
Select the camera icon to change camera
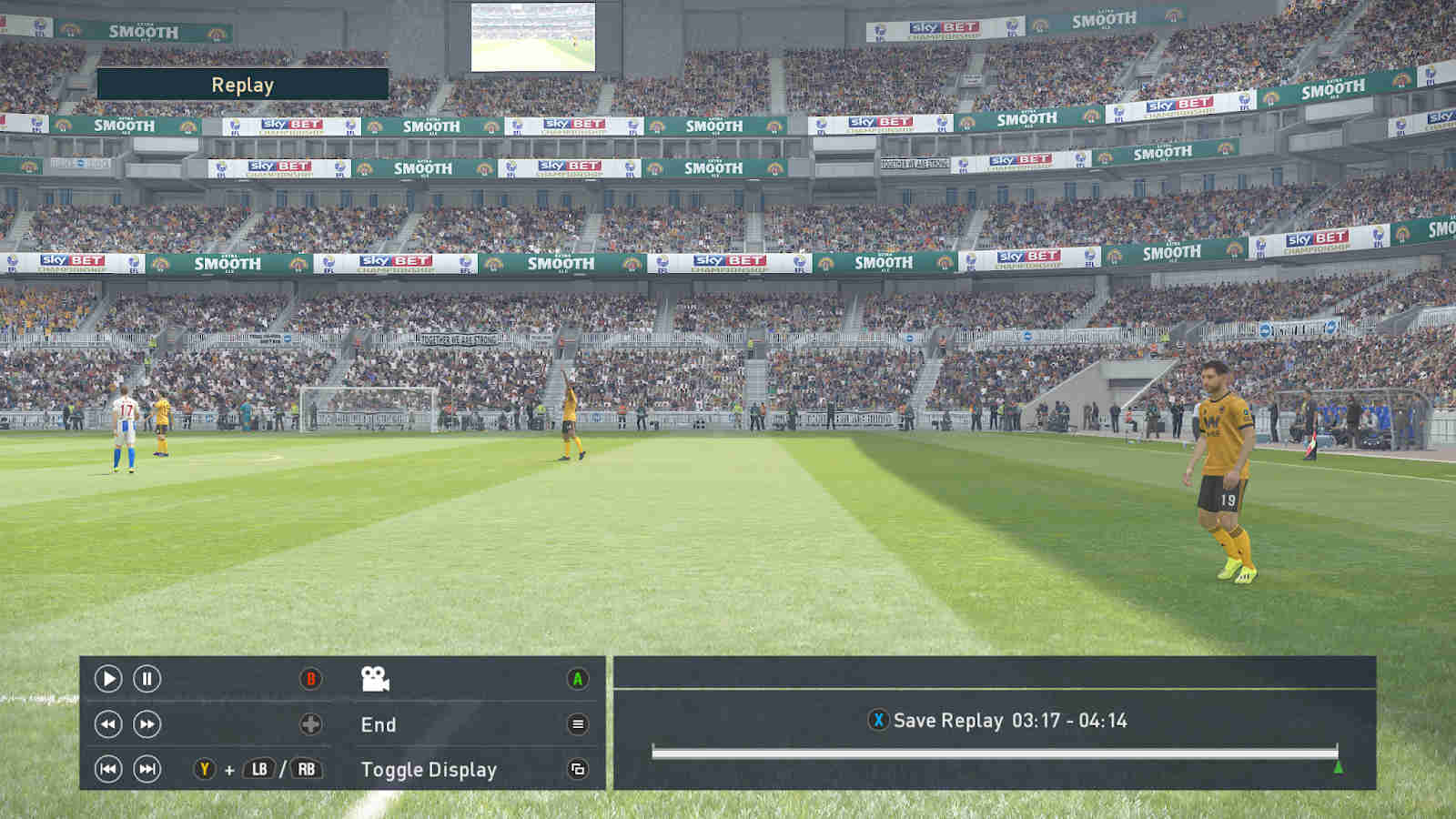tap(375, 679)
